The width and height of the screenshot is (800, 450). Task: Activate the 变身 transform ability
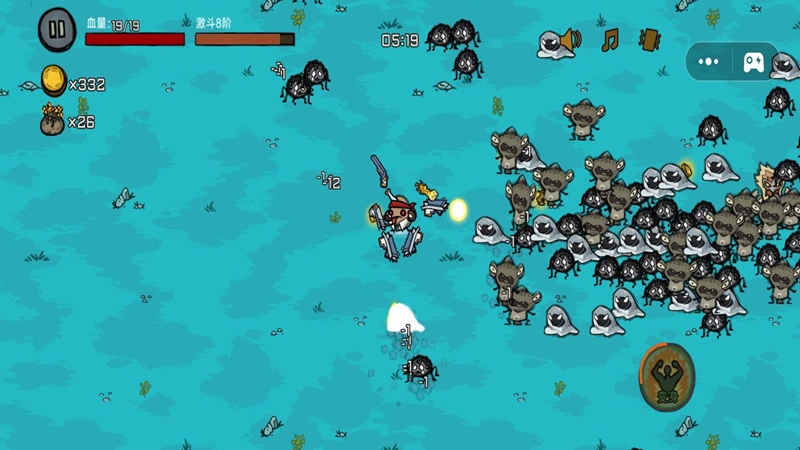666,377
